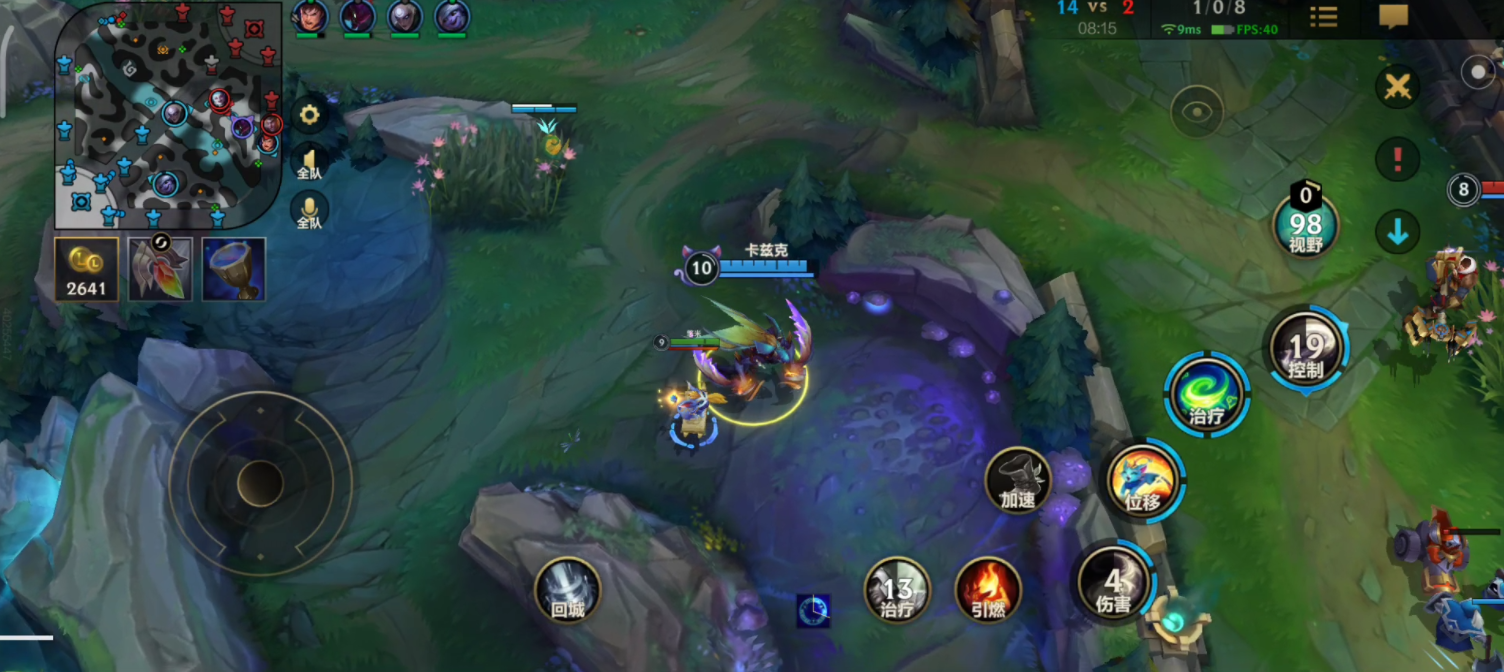This screenshot has height=672, width=1504.
Task: Toggle the team microphone button
Action: click(309, 209)
